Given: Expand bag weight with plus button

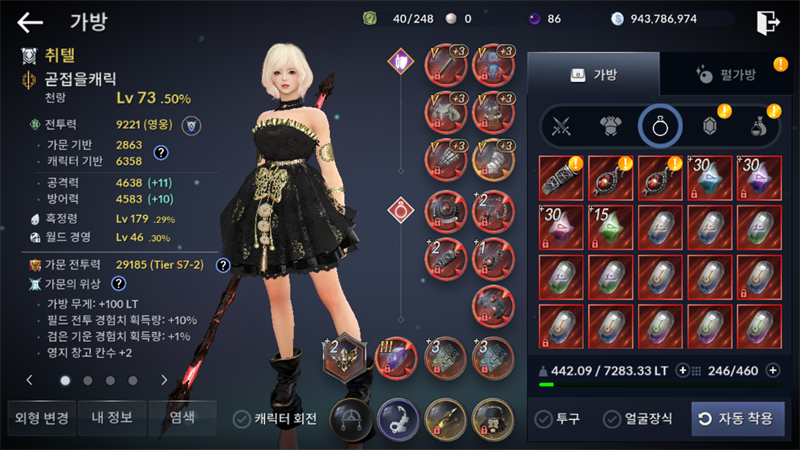Looking at the screenshot, I should pos(683,370).
